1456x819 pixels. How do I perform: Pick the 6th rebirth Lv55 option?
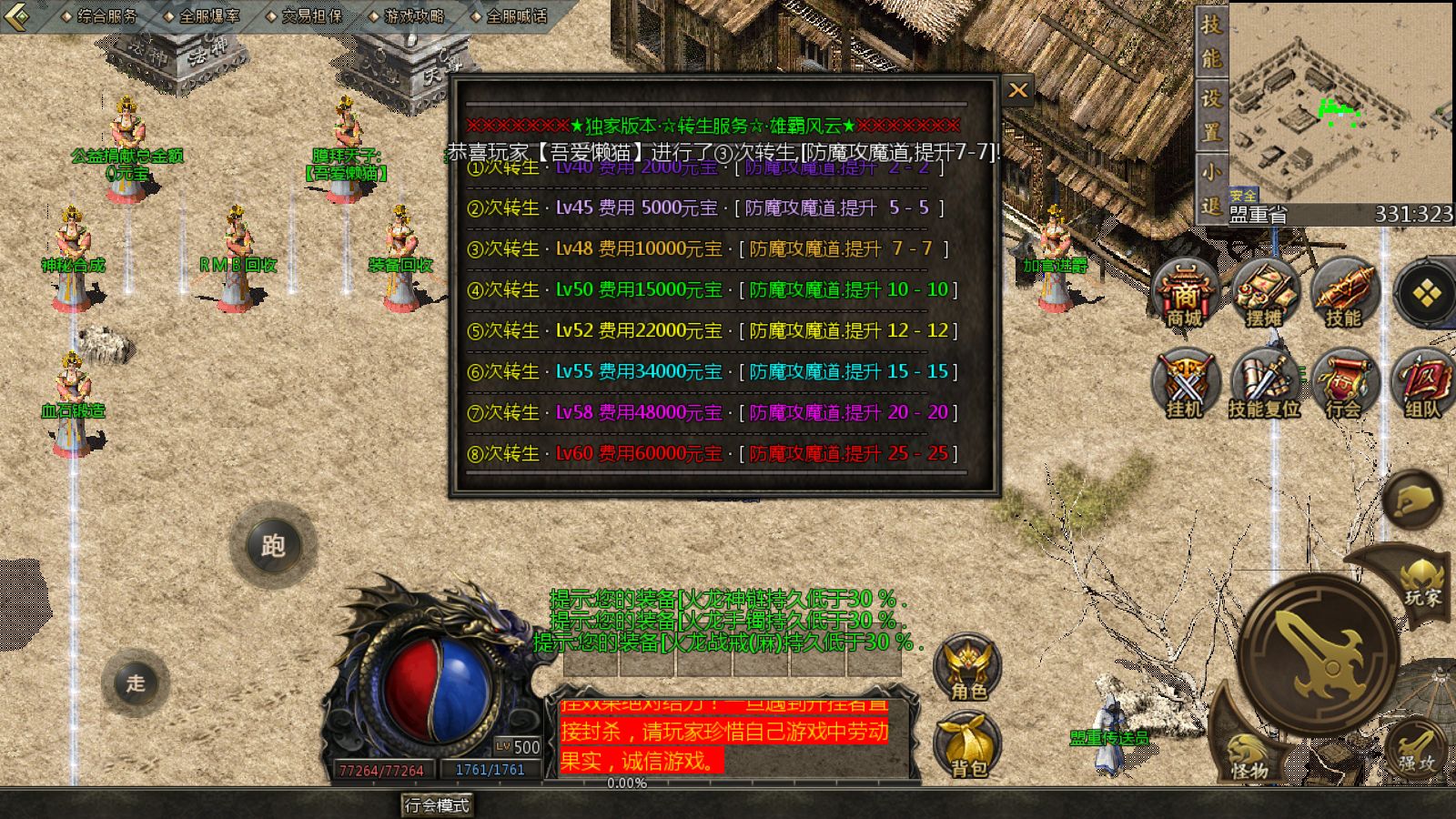click(711, 371)
